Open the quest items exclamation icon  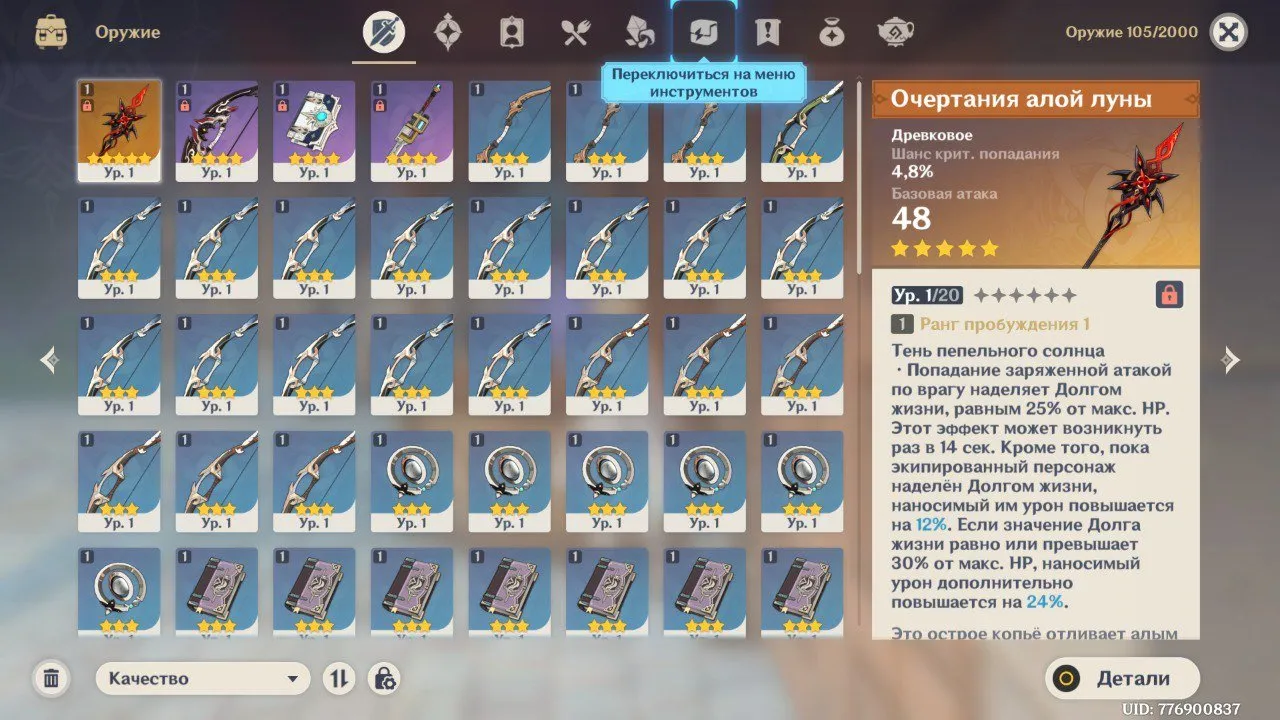(x=767, y=30)
